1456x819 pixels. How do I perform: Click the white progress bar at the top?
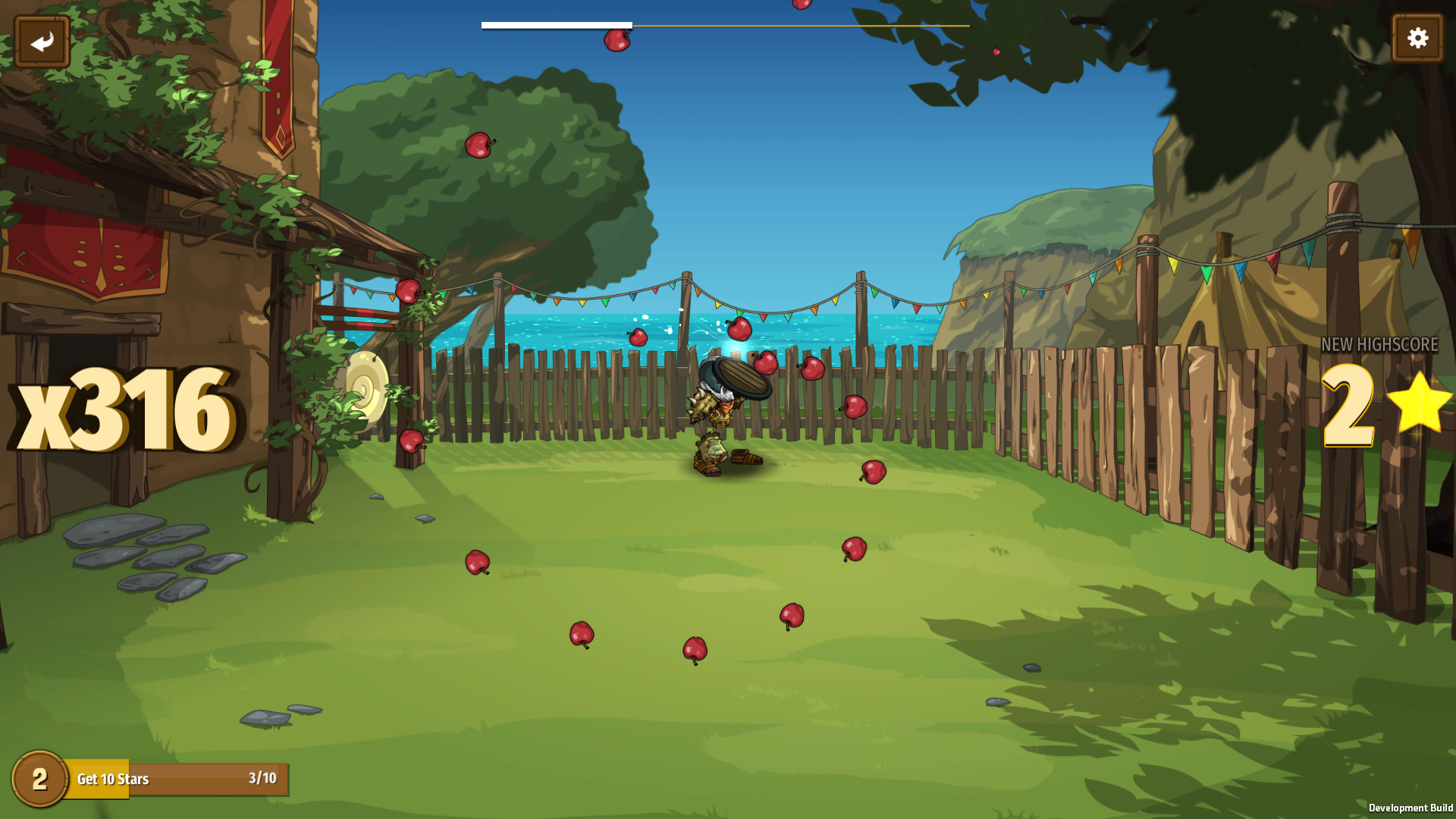[556, 25]
